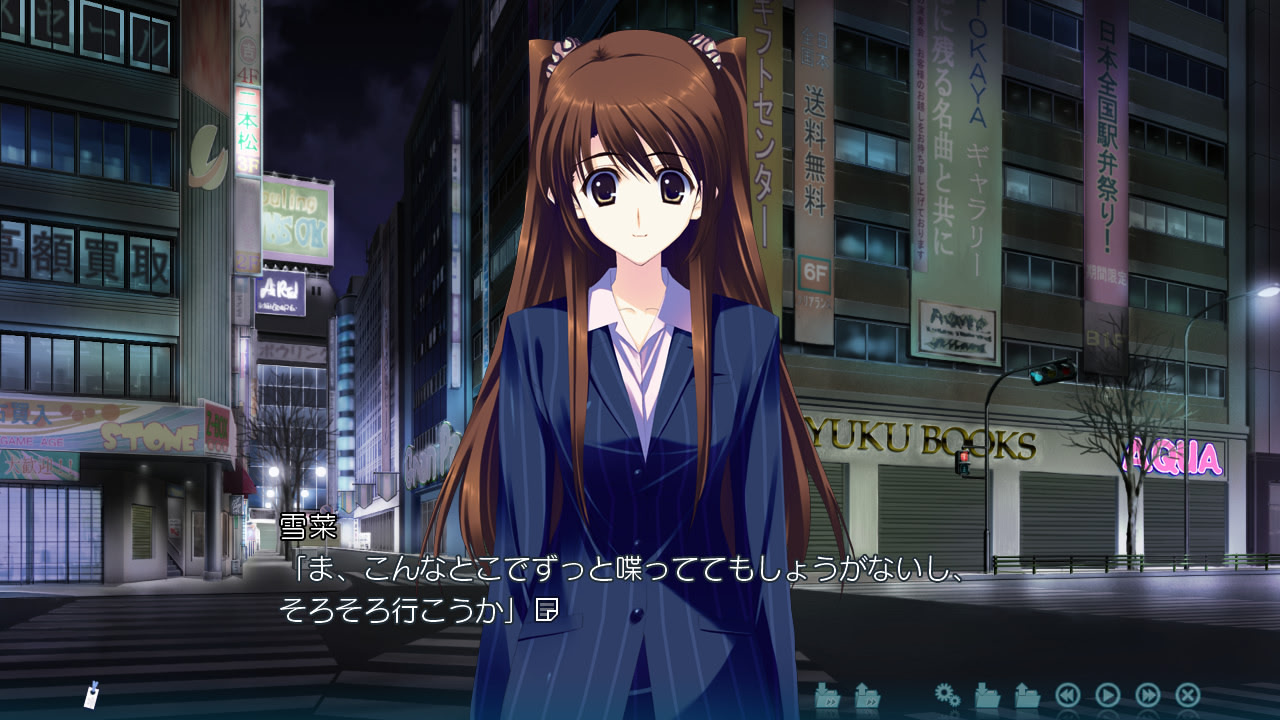The width and height of the screenshot is (1280, 720).
Task: Exit the game with the circled X button
Action: click(1188, 694)
